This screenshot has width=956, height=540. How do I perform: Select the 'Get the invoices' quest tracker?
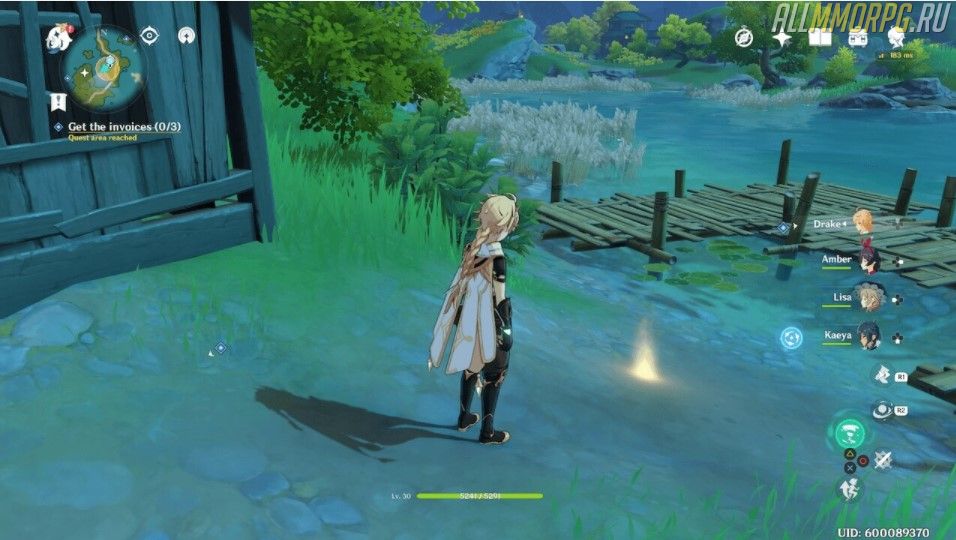[x=110, y=127]
